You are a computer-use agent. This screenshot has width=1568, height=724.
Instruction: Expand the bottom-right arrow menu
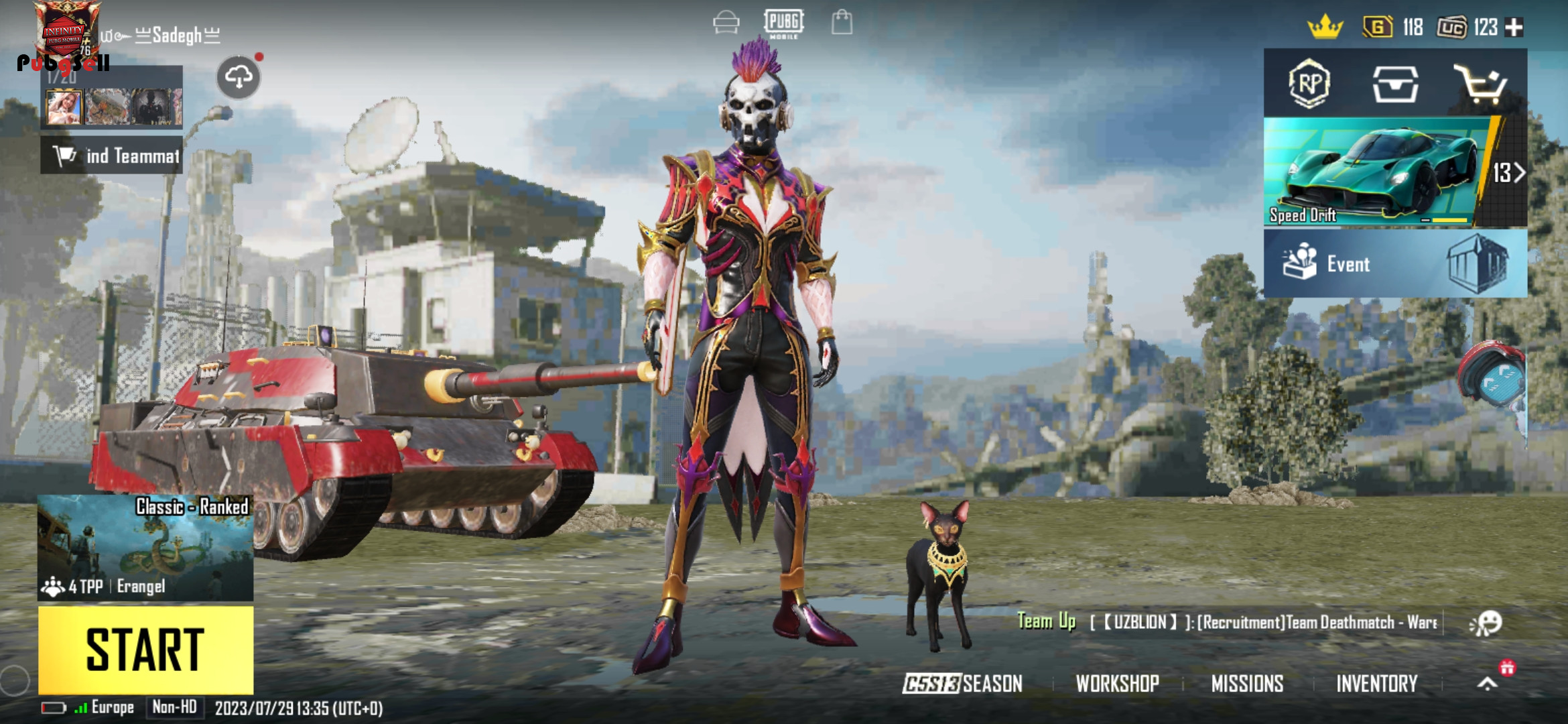(x=1488, y=684)
